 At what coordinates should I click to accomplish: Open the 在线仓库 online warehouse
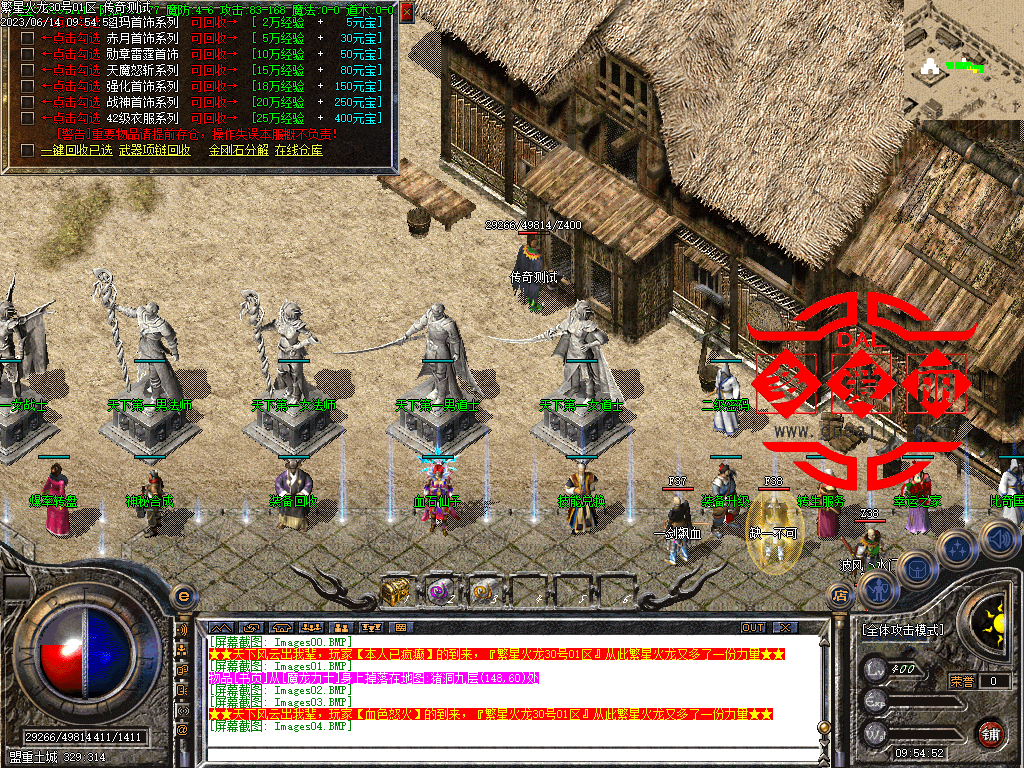point(299,150)
